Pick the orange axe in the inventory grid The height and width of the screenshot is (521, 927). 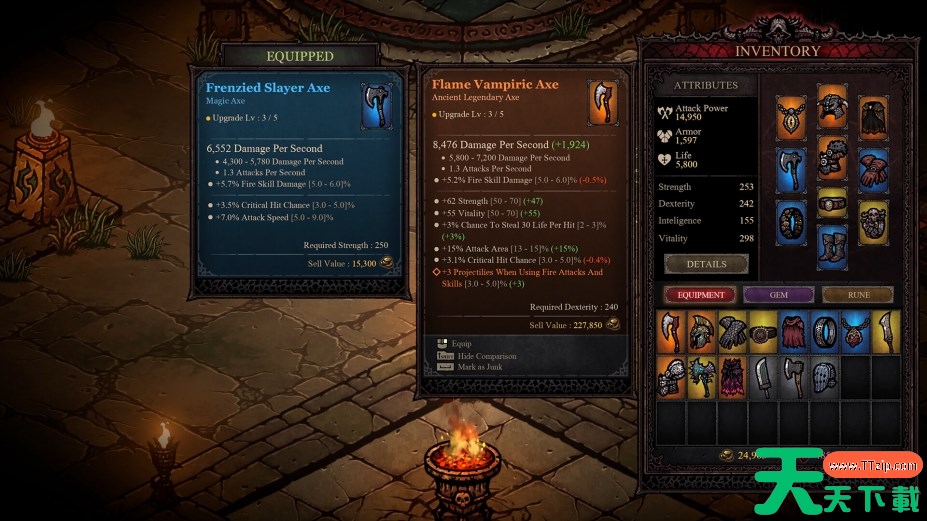click(x=671, y=332)
